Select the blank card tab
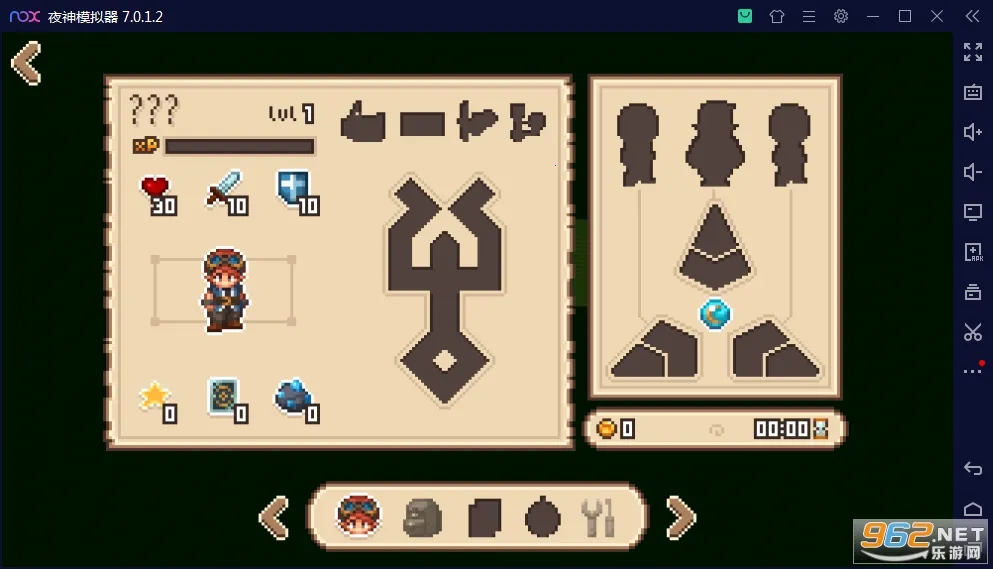 pyautogui.click(x=484, y=517)
